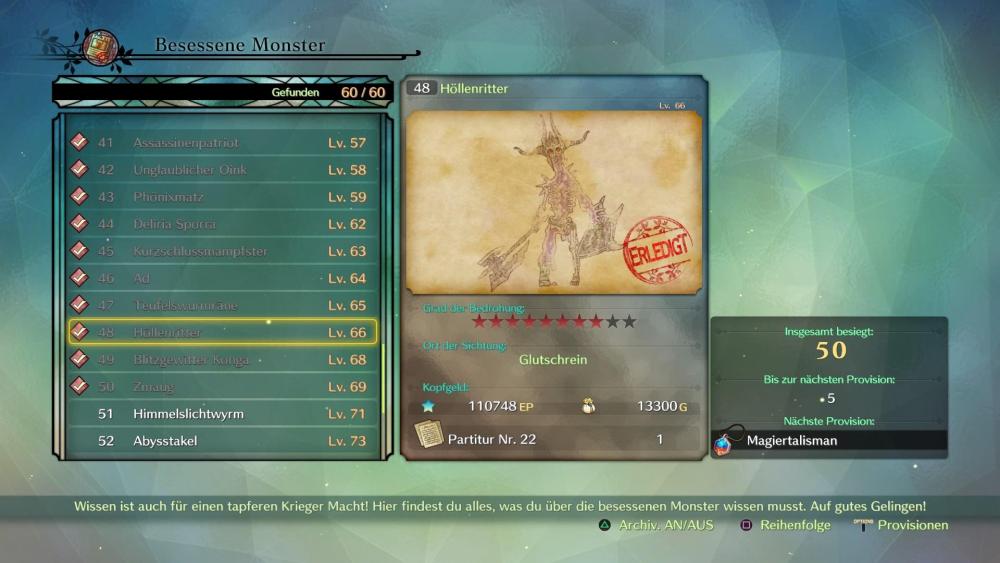
Task: Click the highlighted Höllenritter row
Action: pyautogui.click(x=222, y=332)
